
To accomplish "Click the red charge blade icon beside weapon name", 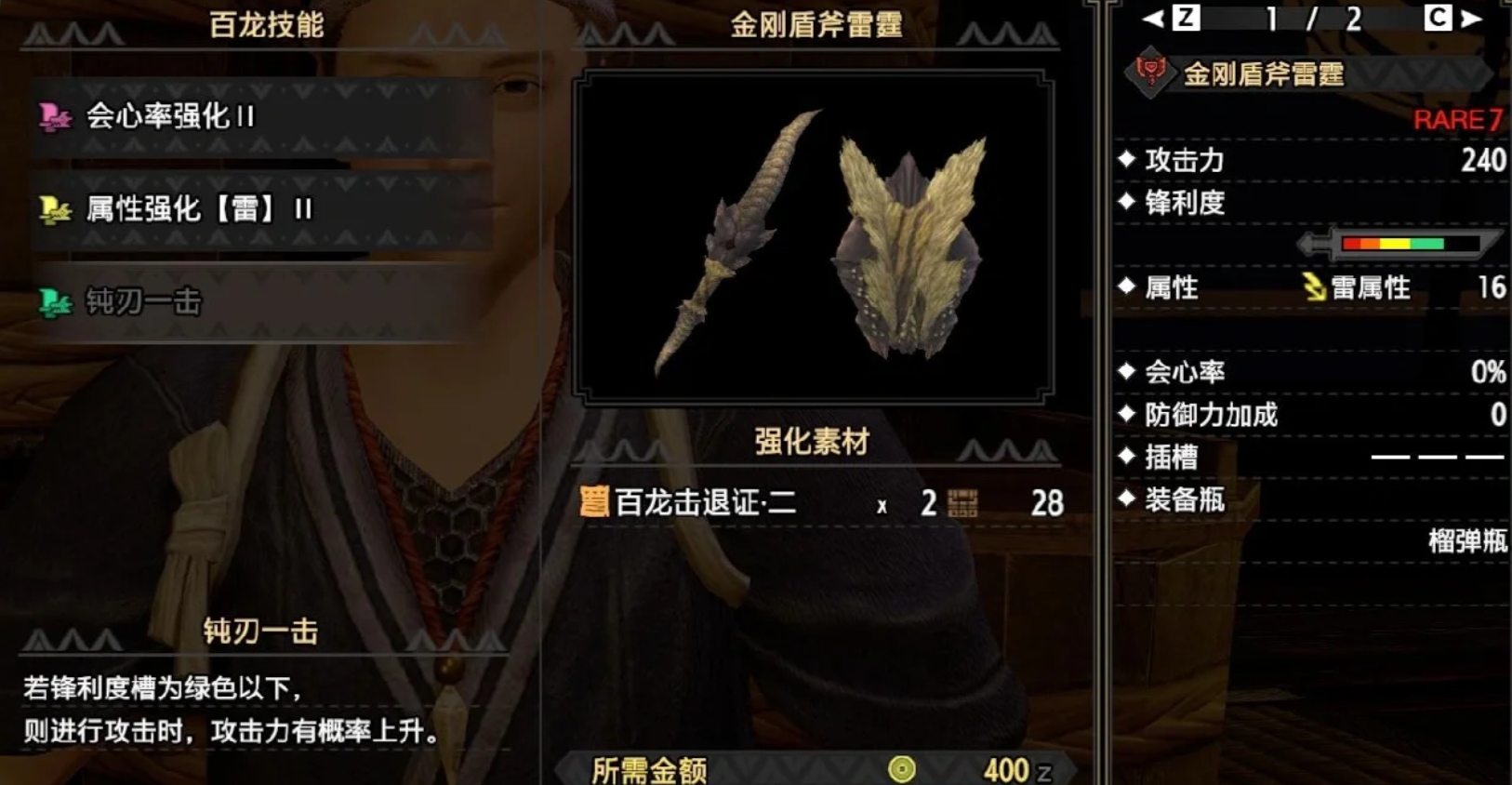I will coord(1147,73).
